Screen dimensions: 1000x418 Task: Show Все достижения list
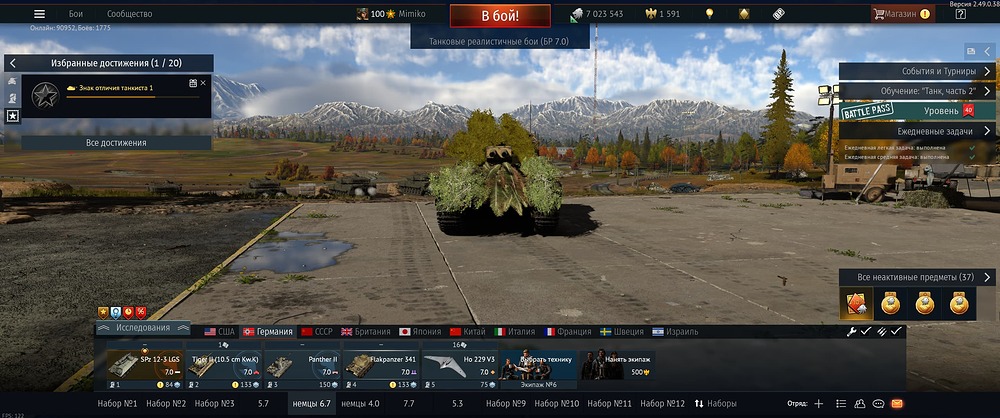coord(116,143)
